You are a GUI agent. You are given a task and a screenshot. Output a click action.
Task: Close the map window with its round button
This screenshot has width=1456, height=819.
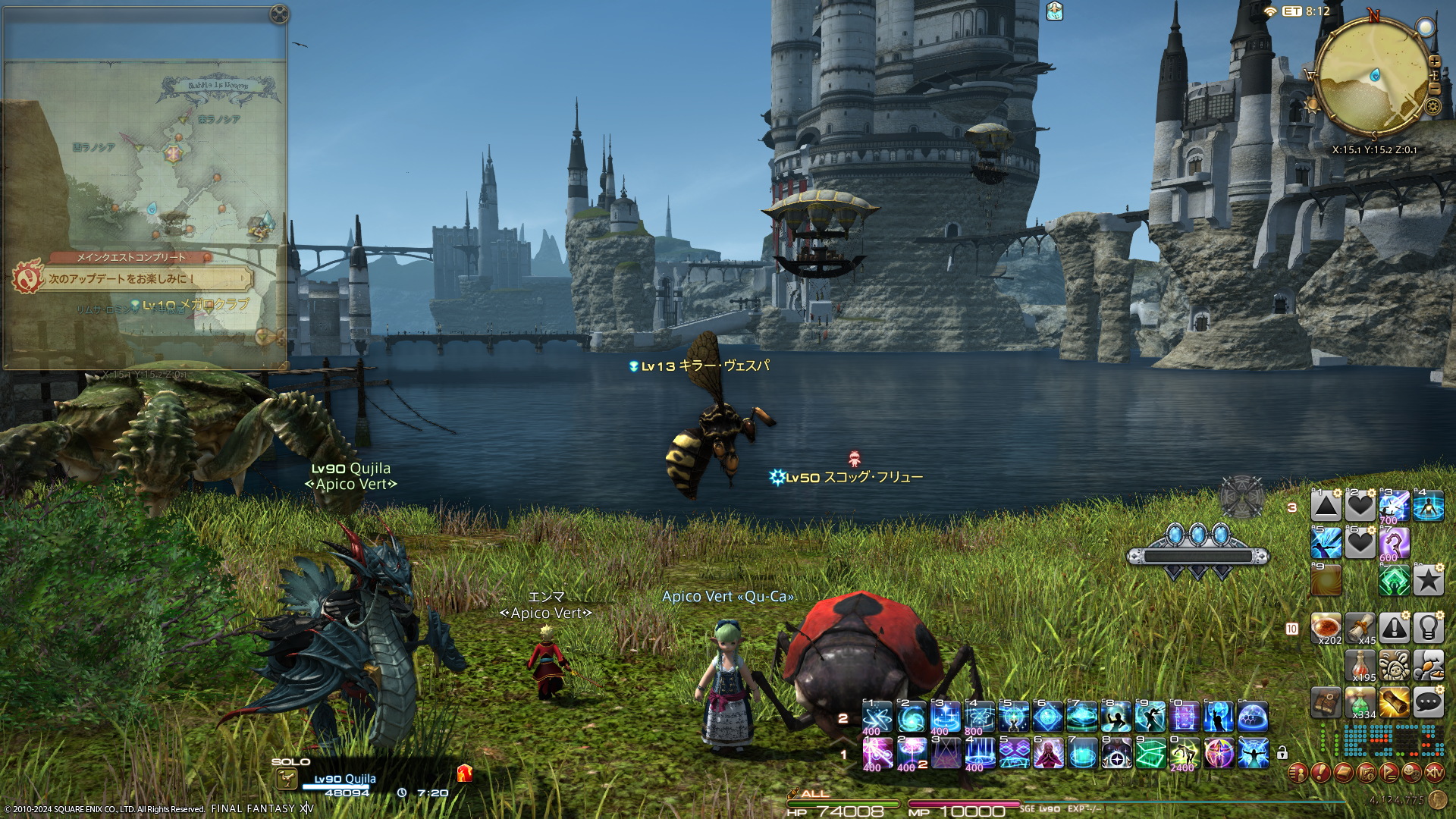pos(279,14)
